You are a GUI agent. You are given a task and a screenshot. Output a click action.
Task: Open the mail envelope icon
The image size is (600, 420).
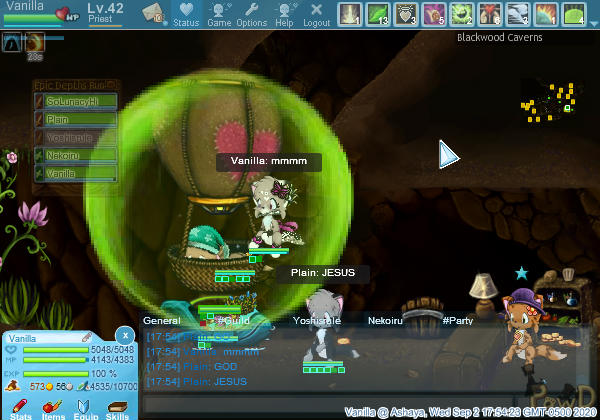click(155, 14)
